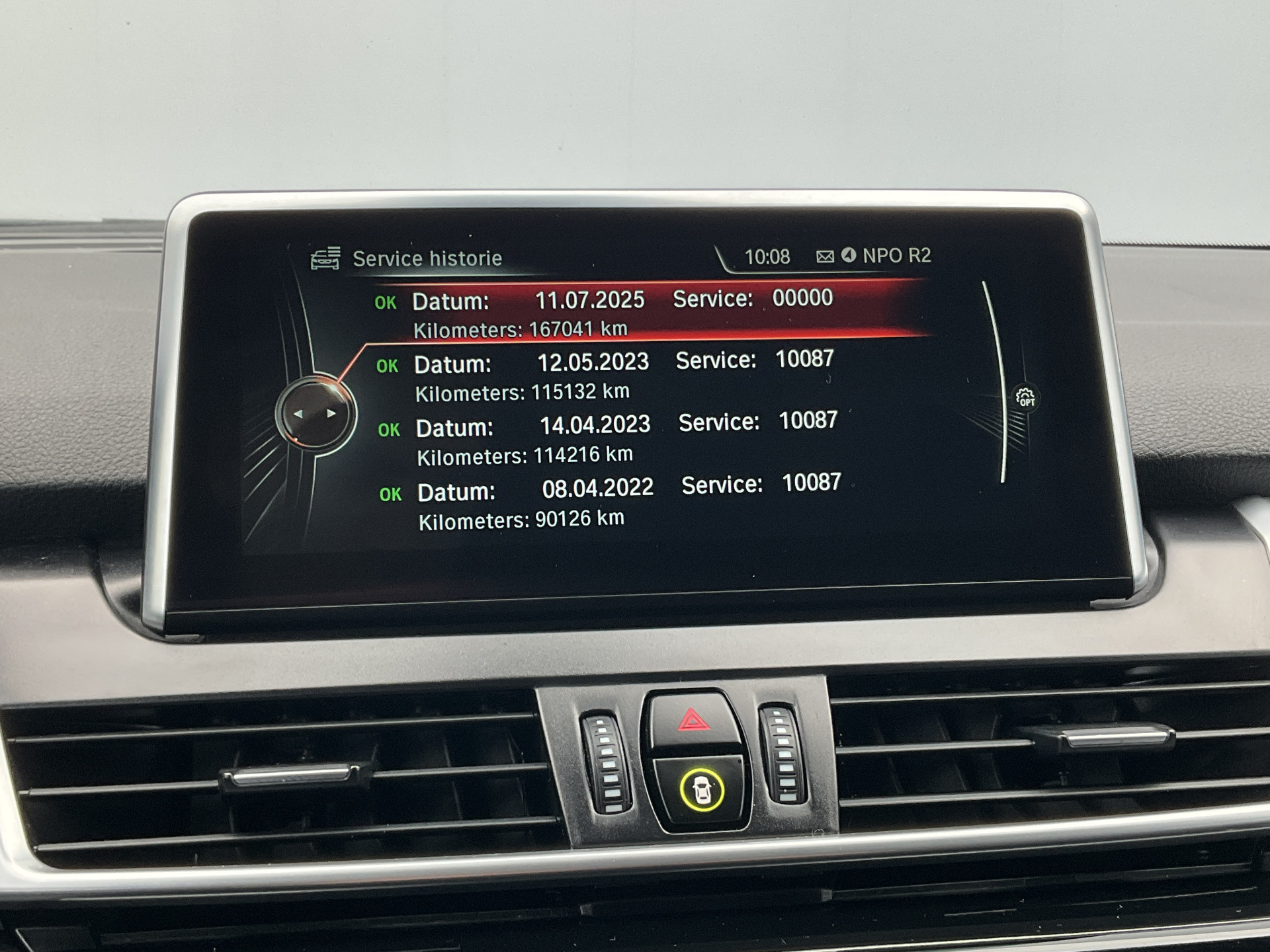The width and height of the screenshot is (1270, 952).
Task: Click the Service historie car icon
Action: click(x=324, y=258)
